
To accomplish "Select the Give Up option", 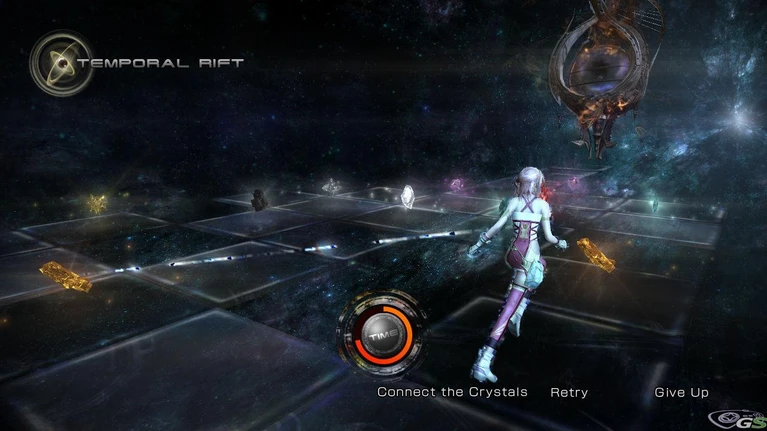I will pyautogui.click(x=681, y=392).
